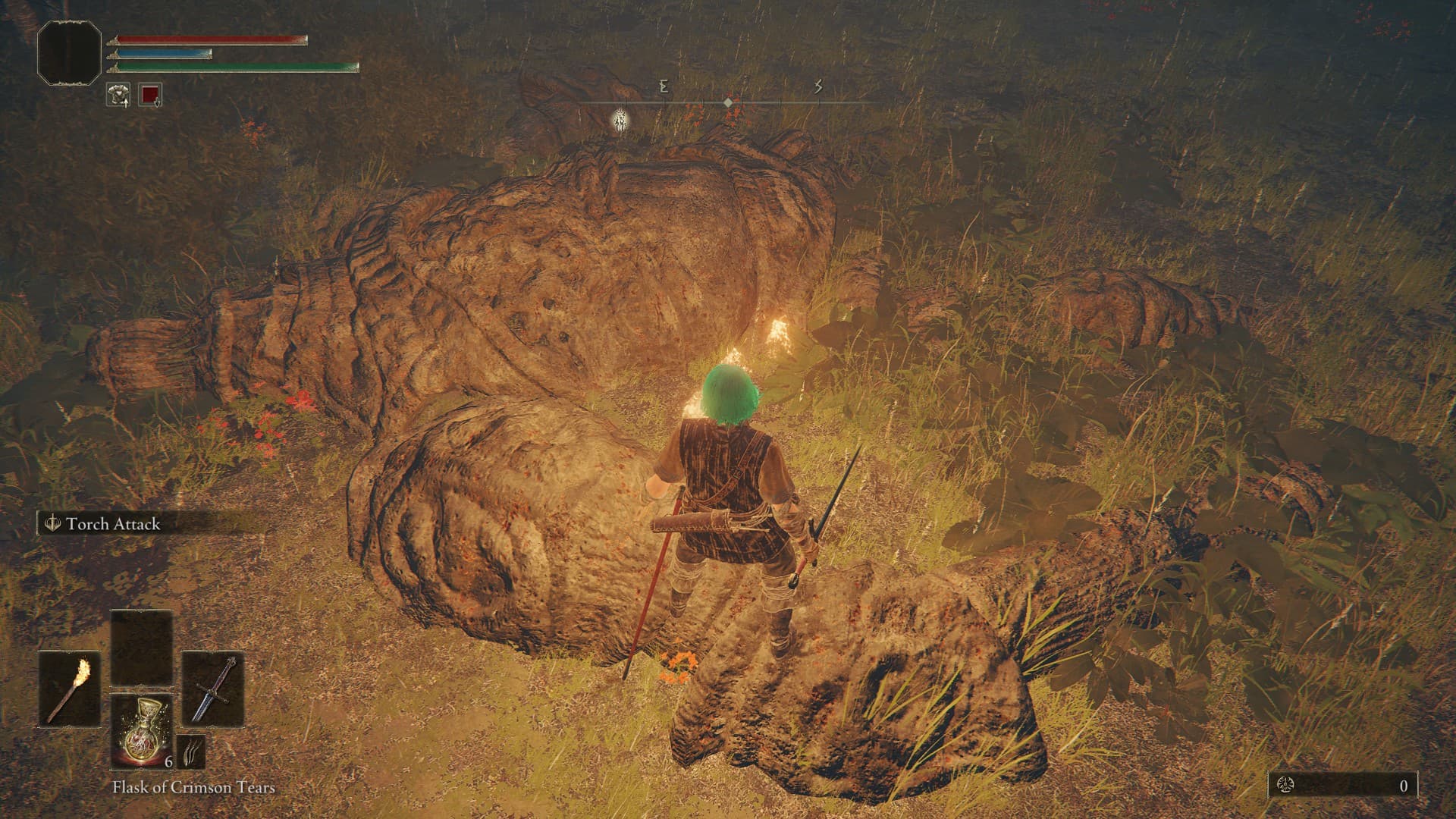Click the armor status effect icon
The width and height of the screenshot is (1456, 819).
point(118,95)
